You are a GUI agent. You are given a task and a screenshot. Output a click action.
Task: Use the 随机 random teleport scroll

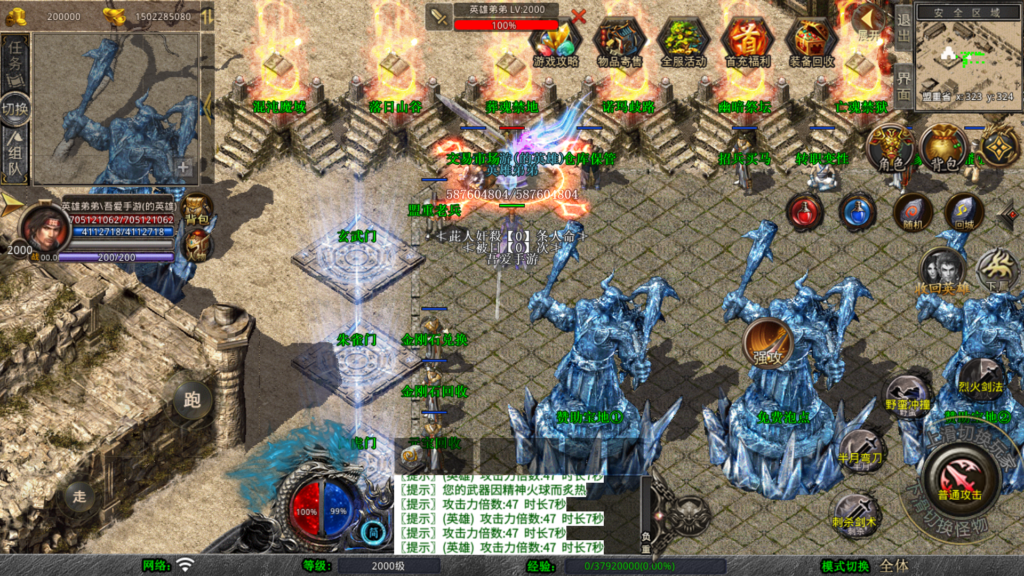coord(911,211)
